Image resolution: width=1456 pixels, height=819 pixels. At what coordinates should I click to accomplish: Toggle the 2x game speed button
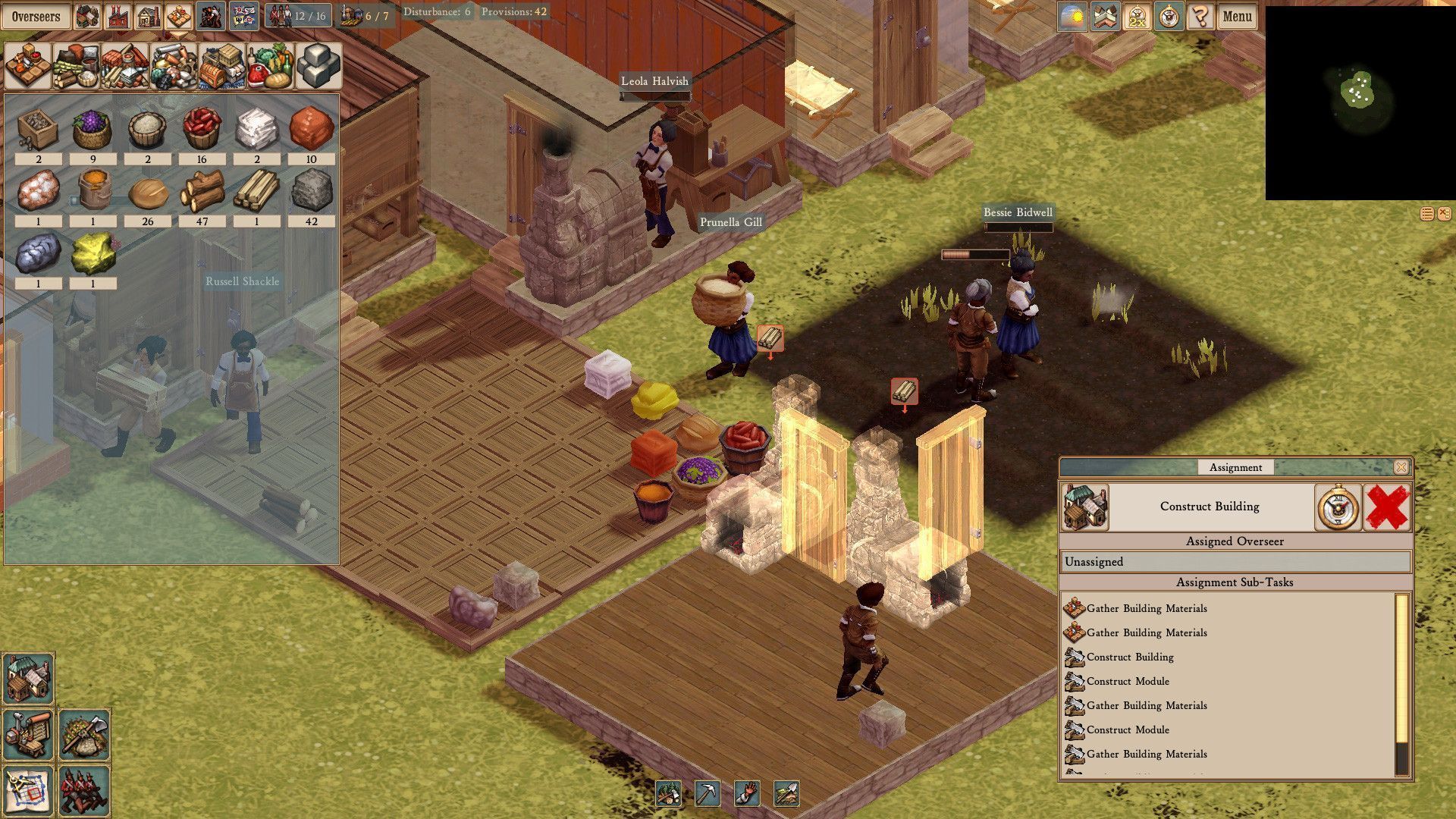click(x=1136, y=17)
